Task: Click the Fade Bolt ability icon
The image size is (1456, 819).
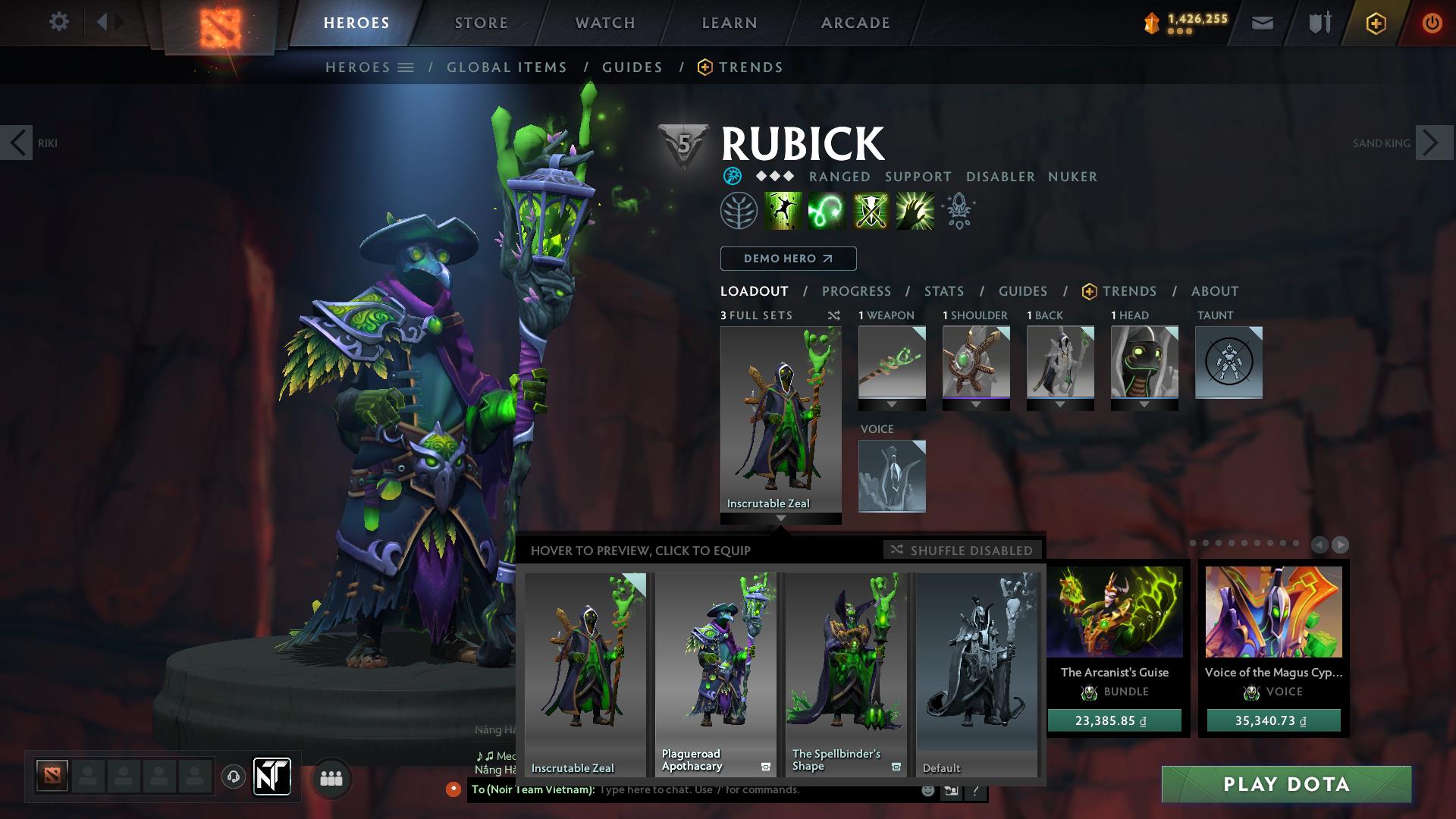Action: [826, 211]
